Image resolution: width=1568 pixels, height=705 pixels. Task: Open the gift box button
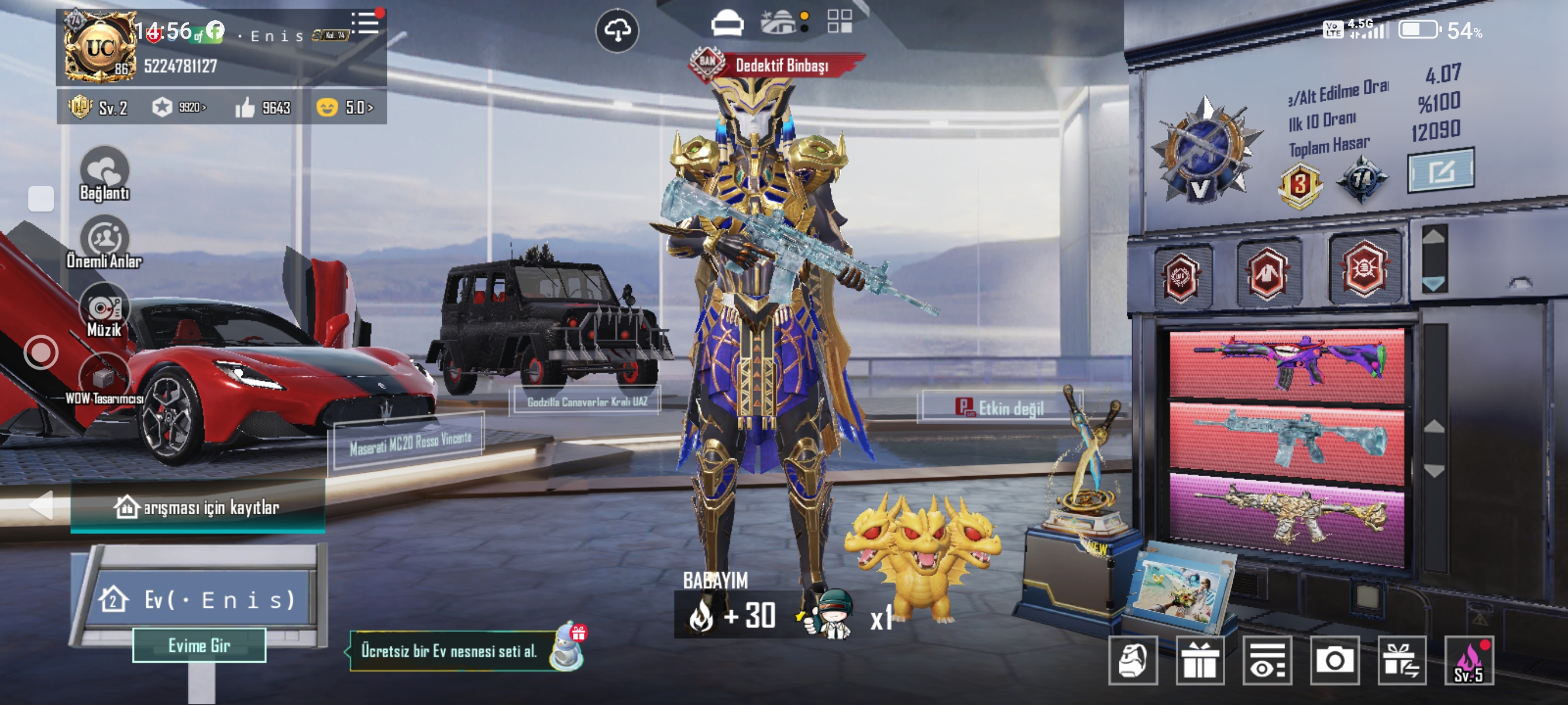[x=1199, y=661]
